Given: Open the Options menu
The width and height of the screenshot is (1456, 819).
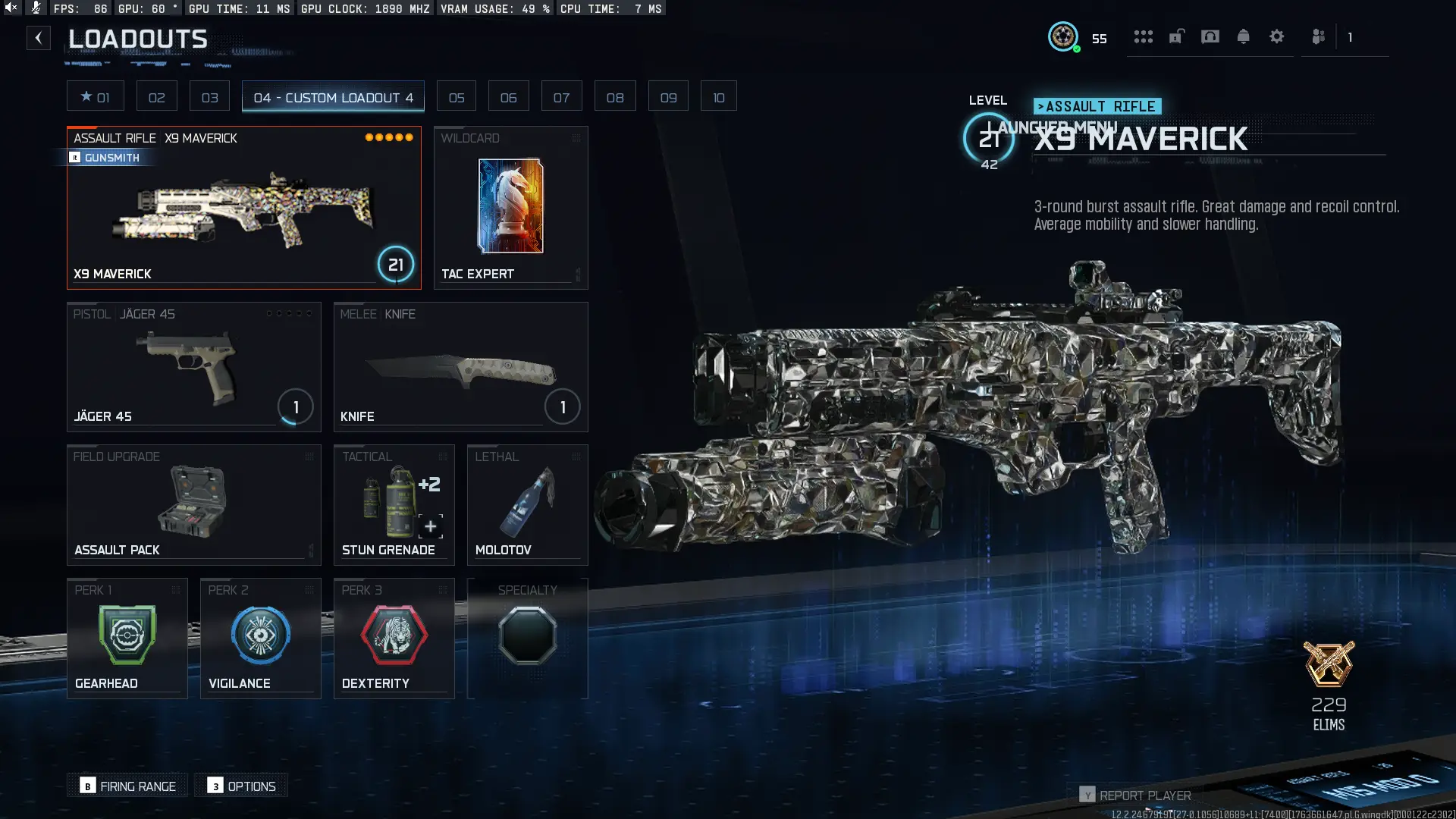Looking at the screenshot, I should pyautogui.click(x=241, y=786).
